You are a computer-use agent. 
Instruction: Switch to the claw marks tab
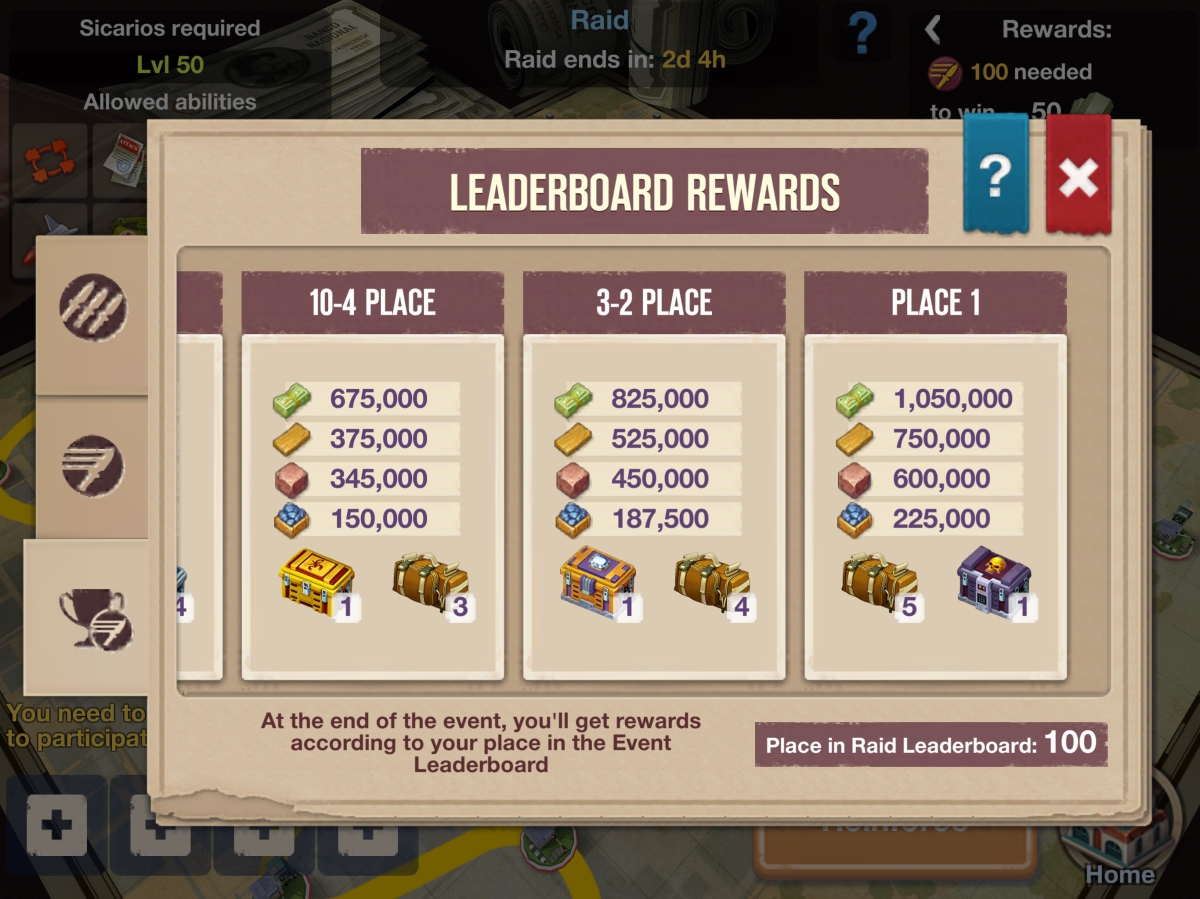(92, 302)
